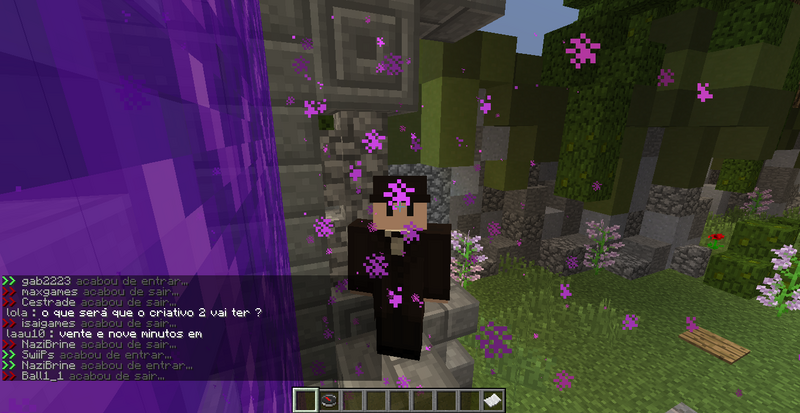The height and width of the screenshot is (413, 800).
Task: Click lola's chat message about criativo 2
Action: 134,312
